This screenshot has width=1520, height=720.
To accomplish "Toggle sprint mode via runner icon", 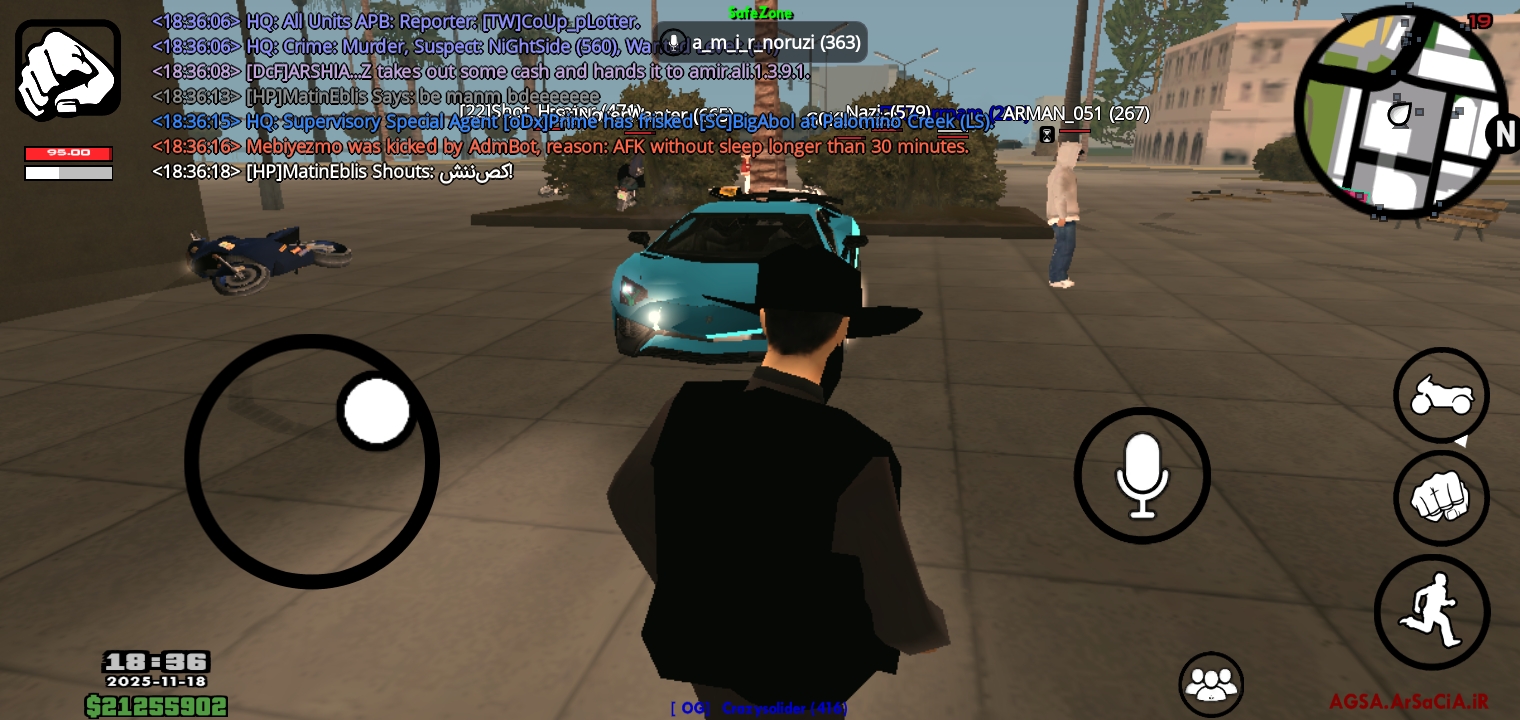I will (x=1432, y=610).
